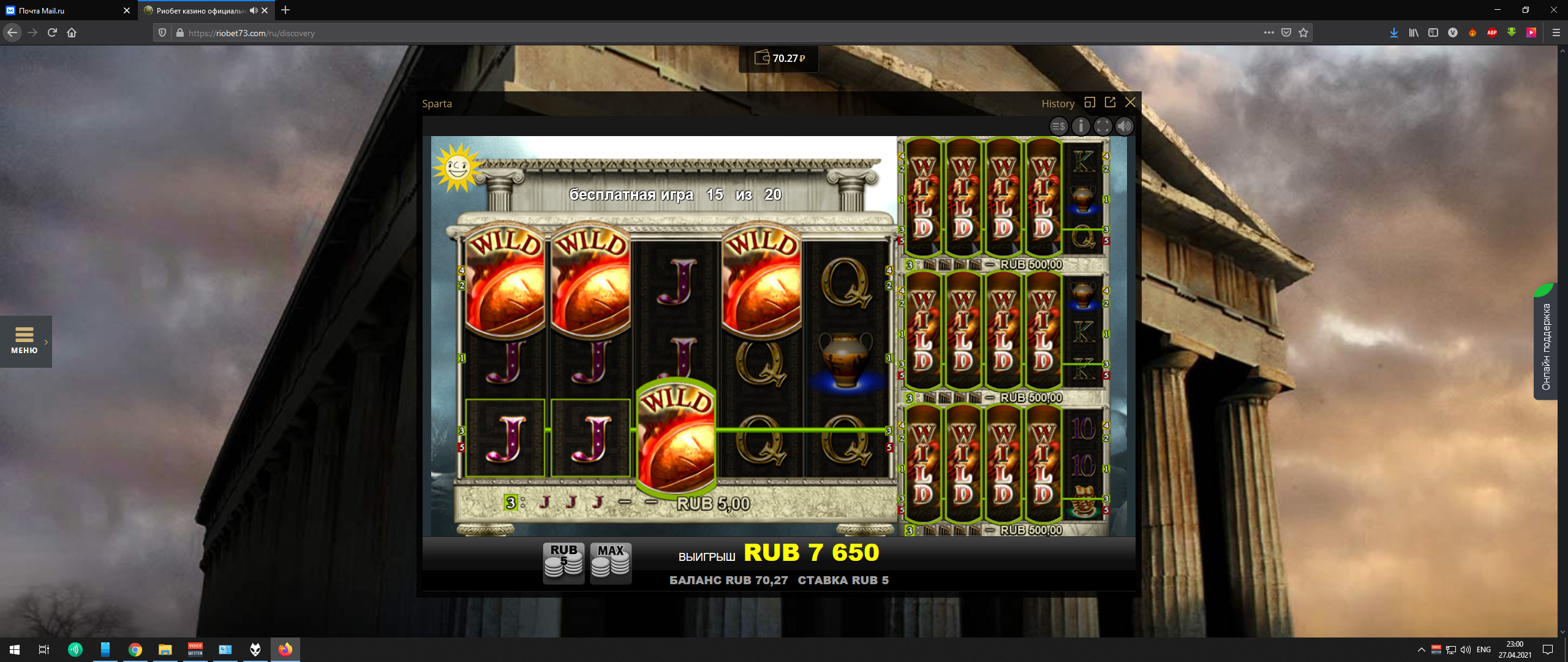This screenshot has height=662, width=1568.
Task: Show game info with the i icon
Action: coord(1081,126)
